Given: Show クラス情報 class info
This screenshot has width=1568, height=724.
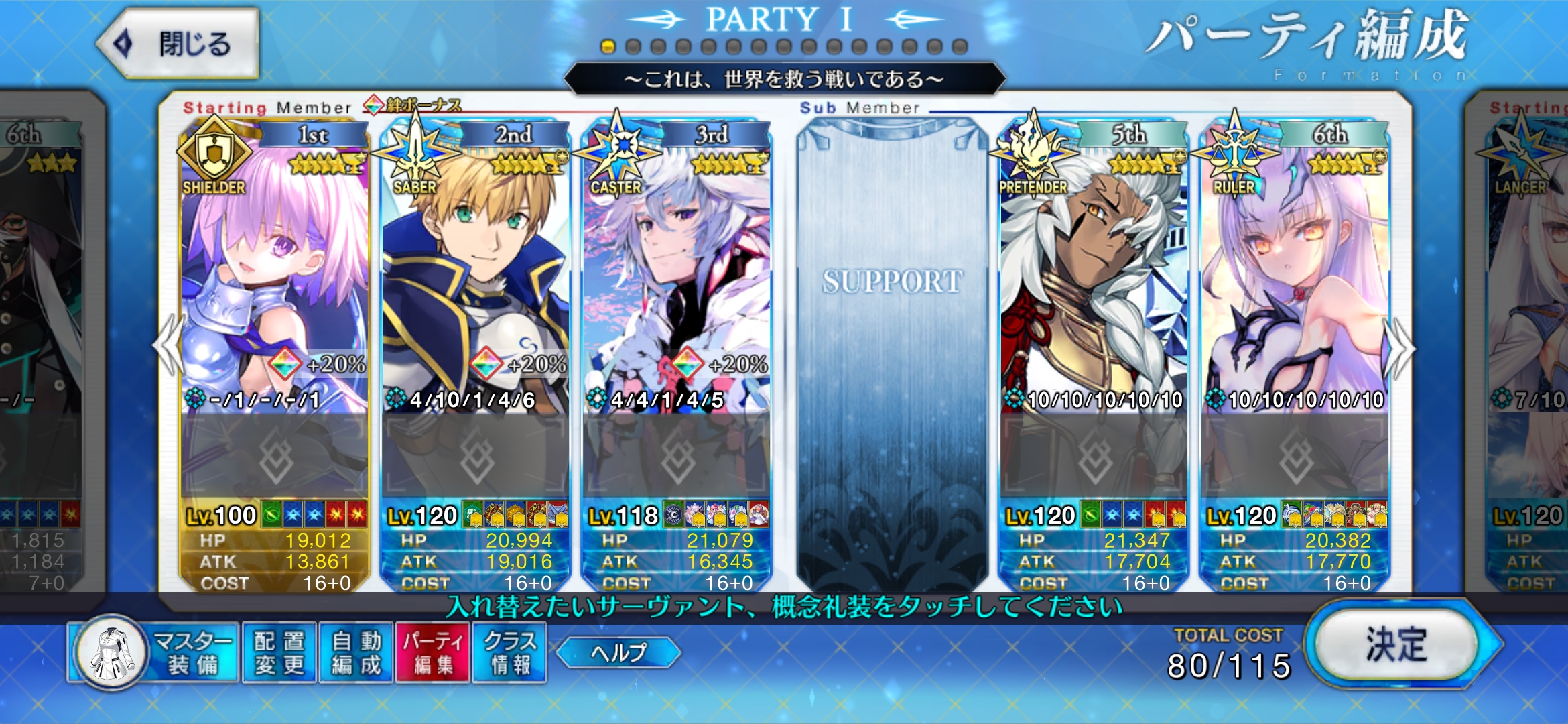Looking at the screenshot, I should pyautogui.click(x=509, y=653).
